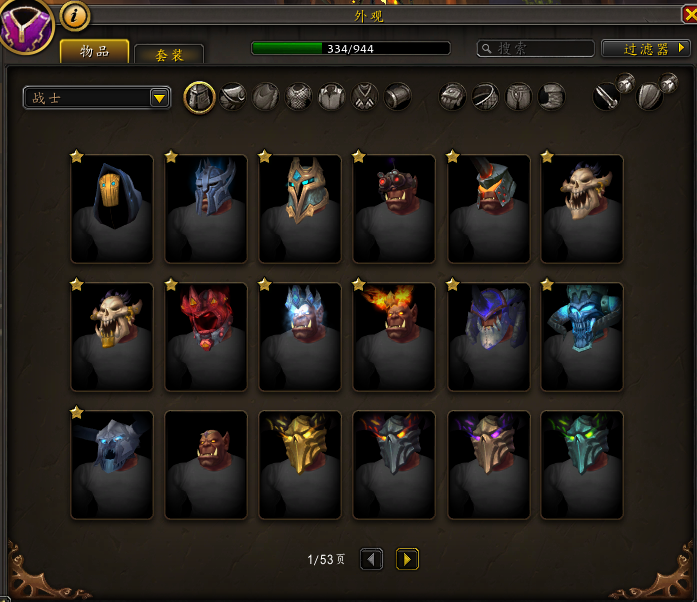
Task: Choose the shoulder slot icon
Action: [233, 97]
